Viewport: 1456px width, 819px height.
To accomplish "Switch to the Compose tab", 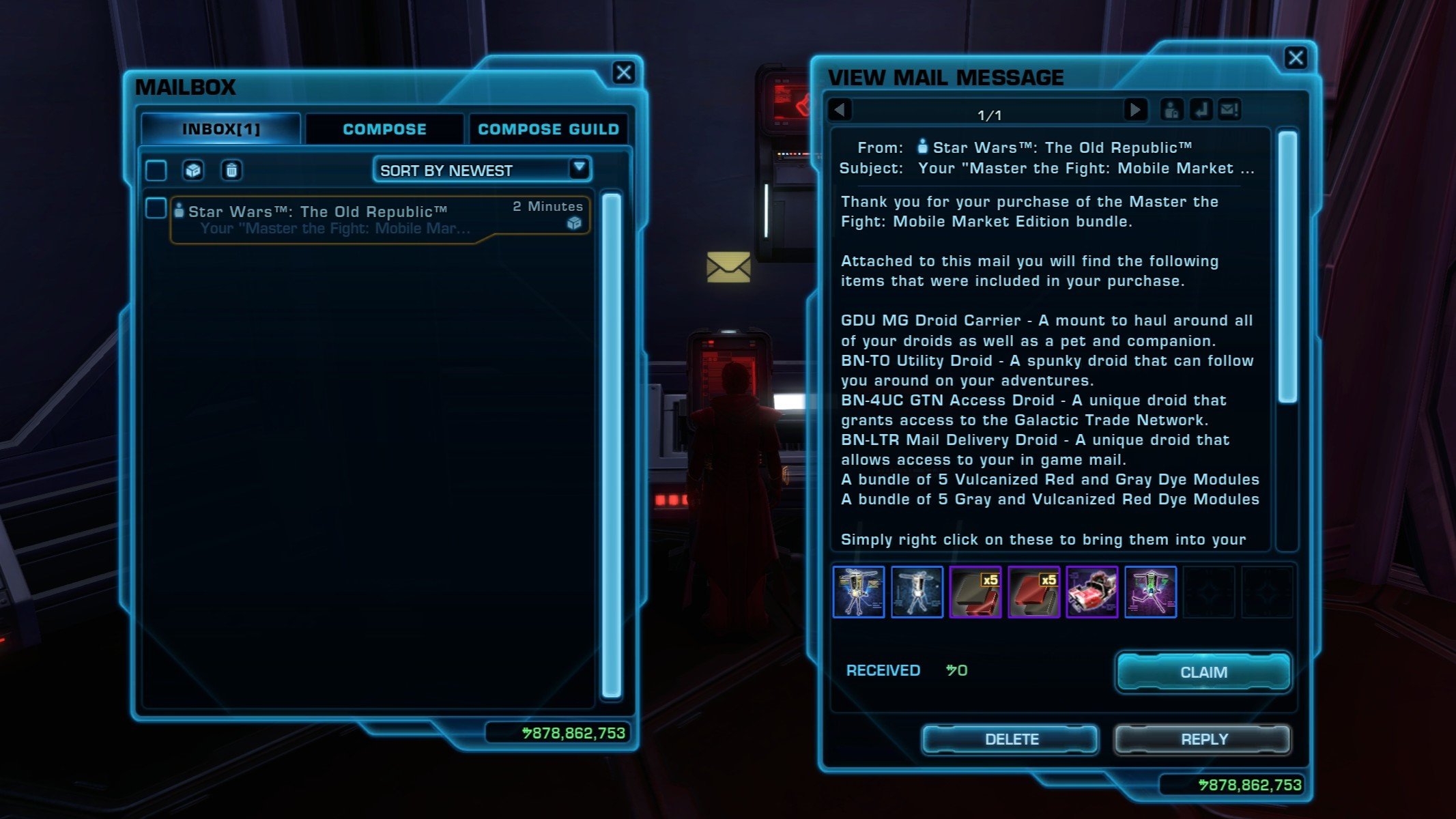I will coord(384,130).
